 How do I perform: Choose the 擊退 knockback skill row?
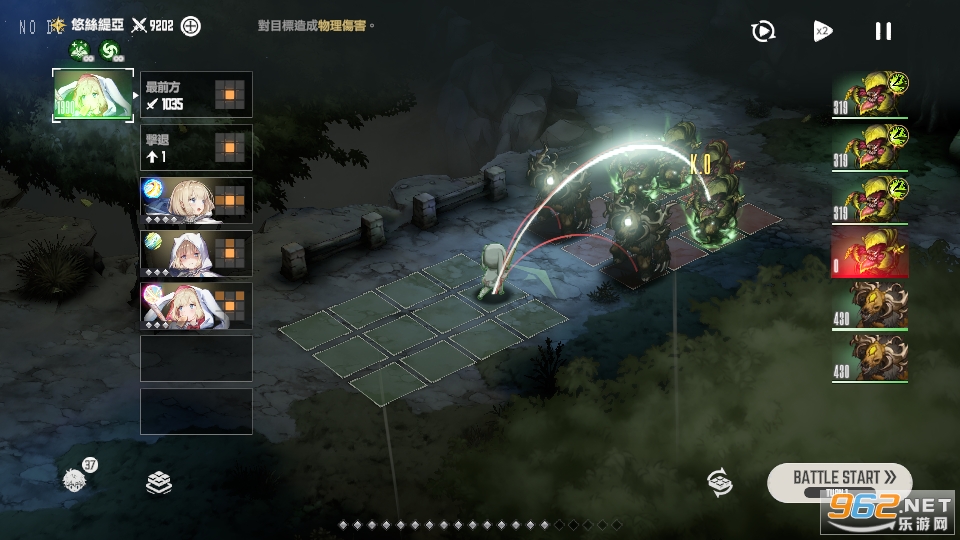coord(196,148)
